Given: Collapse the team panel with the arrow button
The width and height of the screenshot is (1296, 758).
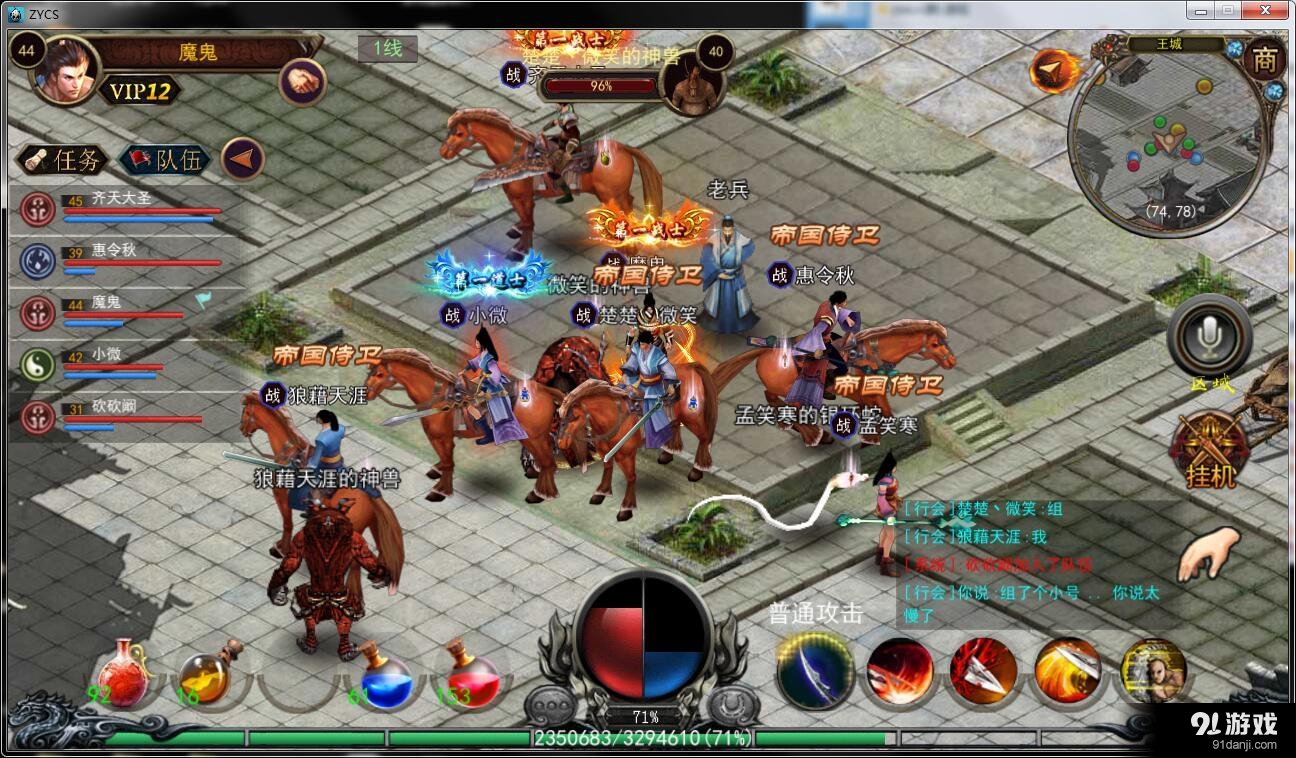Looking at the screenshot, I should tap(242, 159).
